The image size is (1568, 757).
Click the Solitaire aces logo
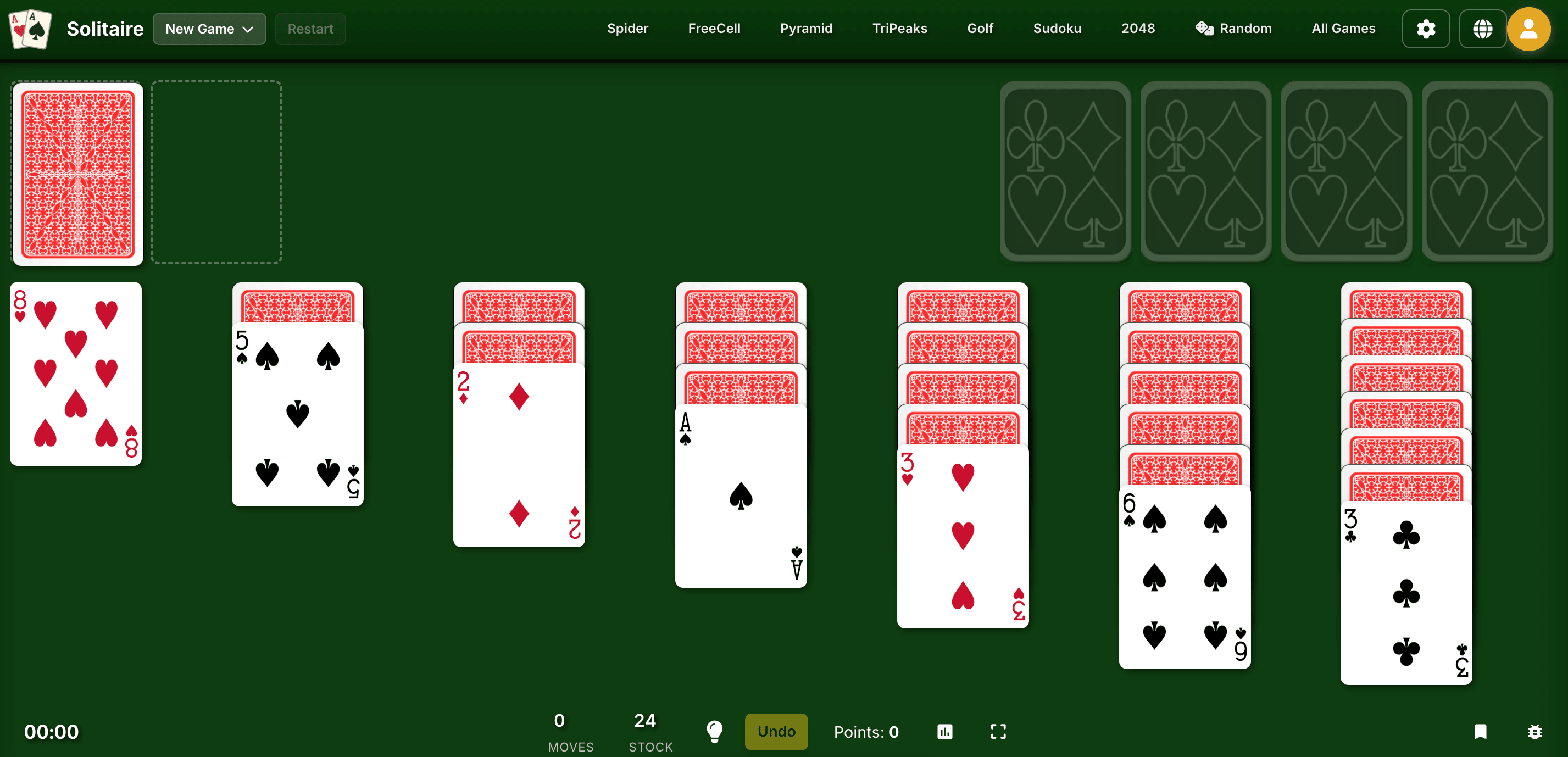[29, 28]
